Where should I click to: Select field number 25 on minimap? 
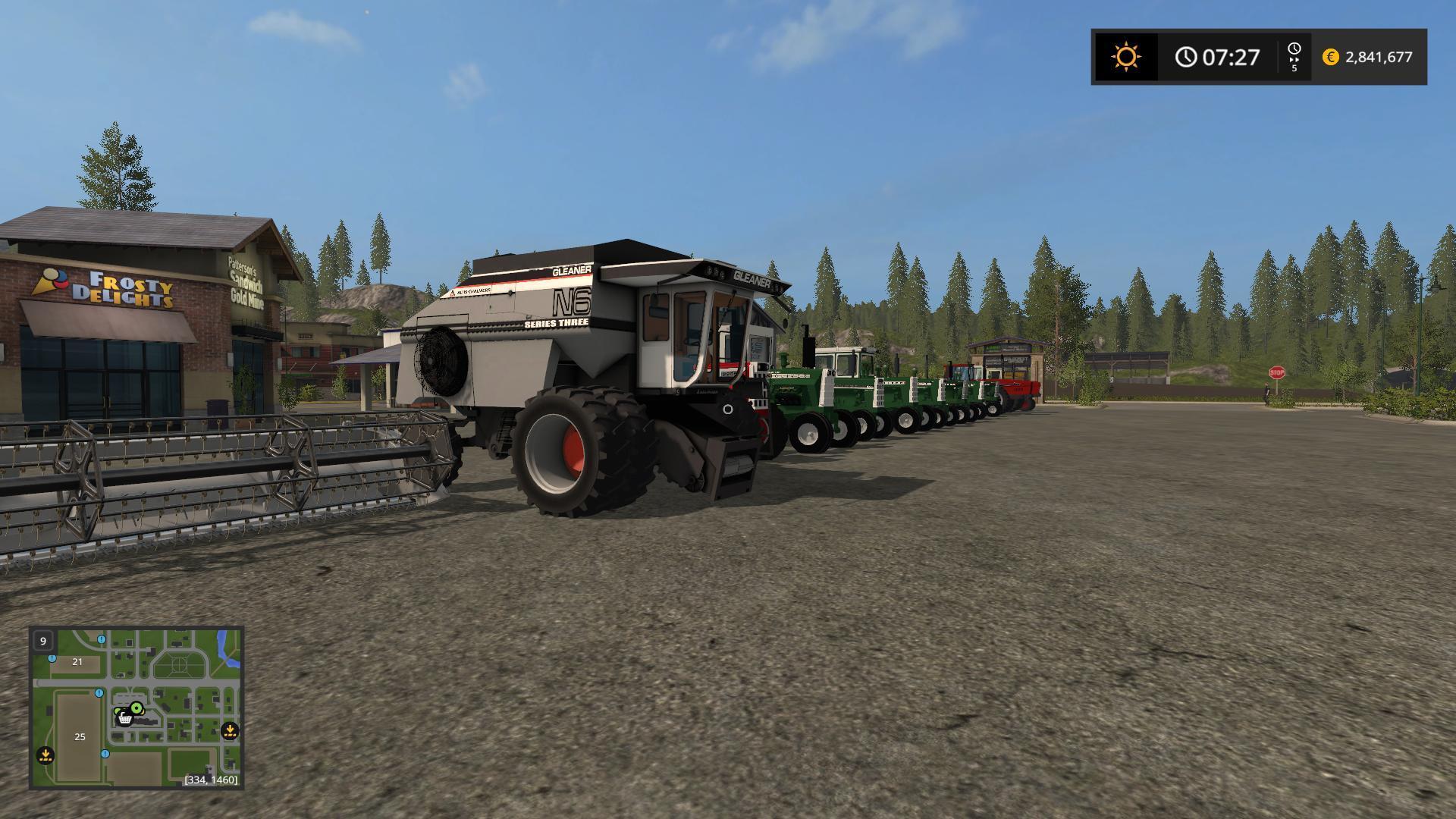(79, 737)
